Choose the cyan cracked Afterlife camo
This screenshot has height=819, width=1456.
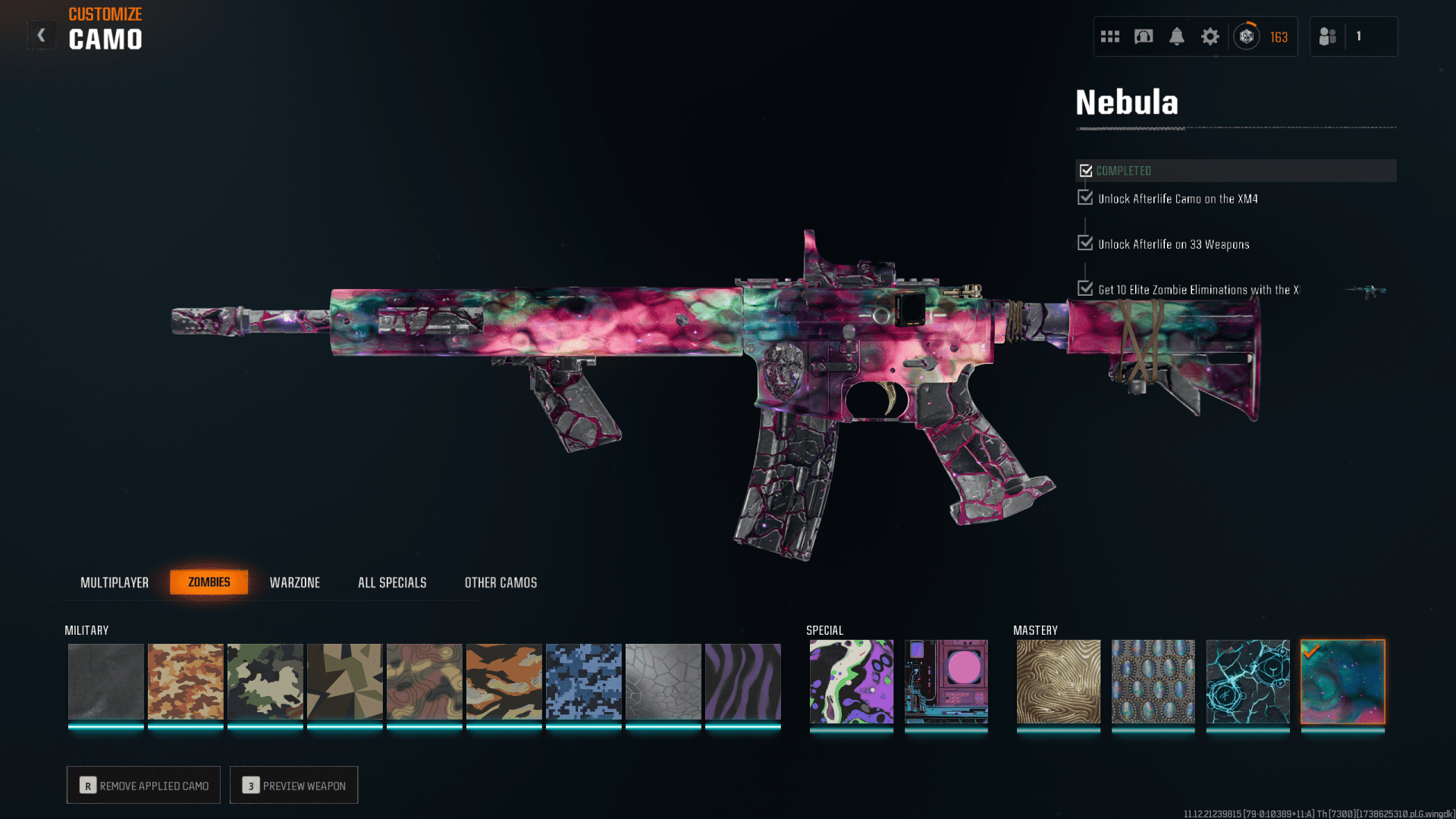pyautogui.click(x=1248, y=681)
